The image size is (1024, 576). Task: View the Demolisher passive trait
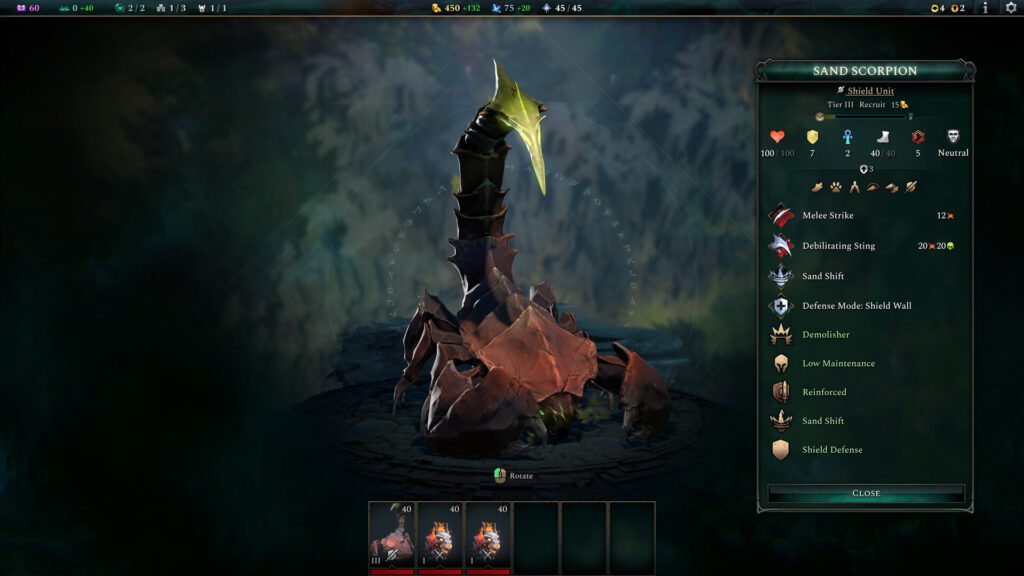825,335
